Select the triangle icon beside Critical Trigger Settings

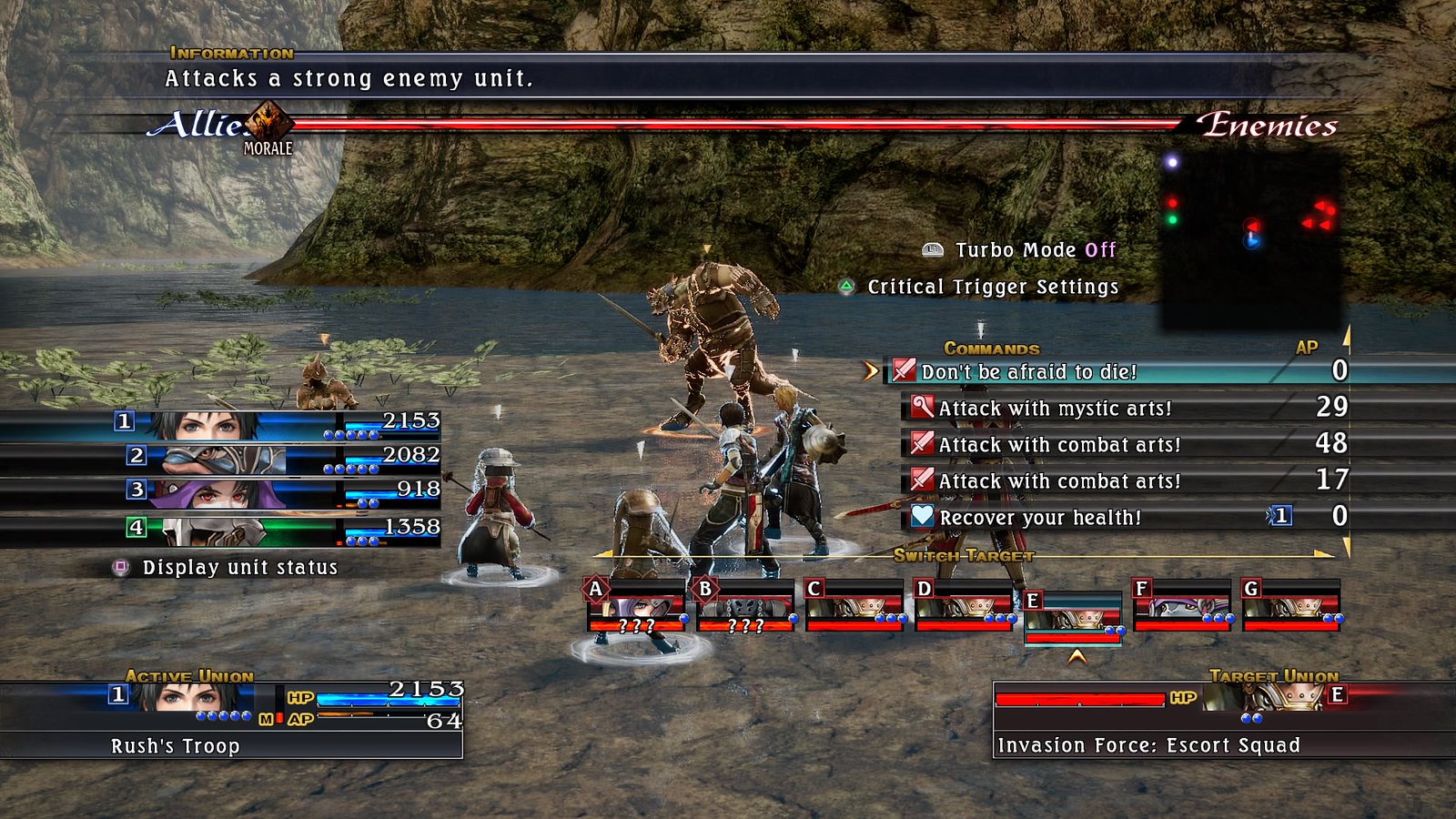click(x=848, y=286)
